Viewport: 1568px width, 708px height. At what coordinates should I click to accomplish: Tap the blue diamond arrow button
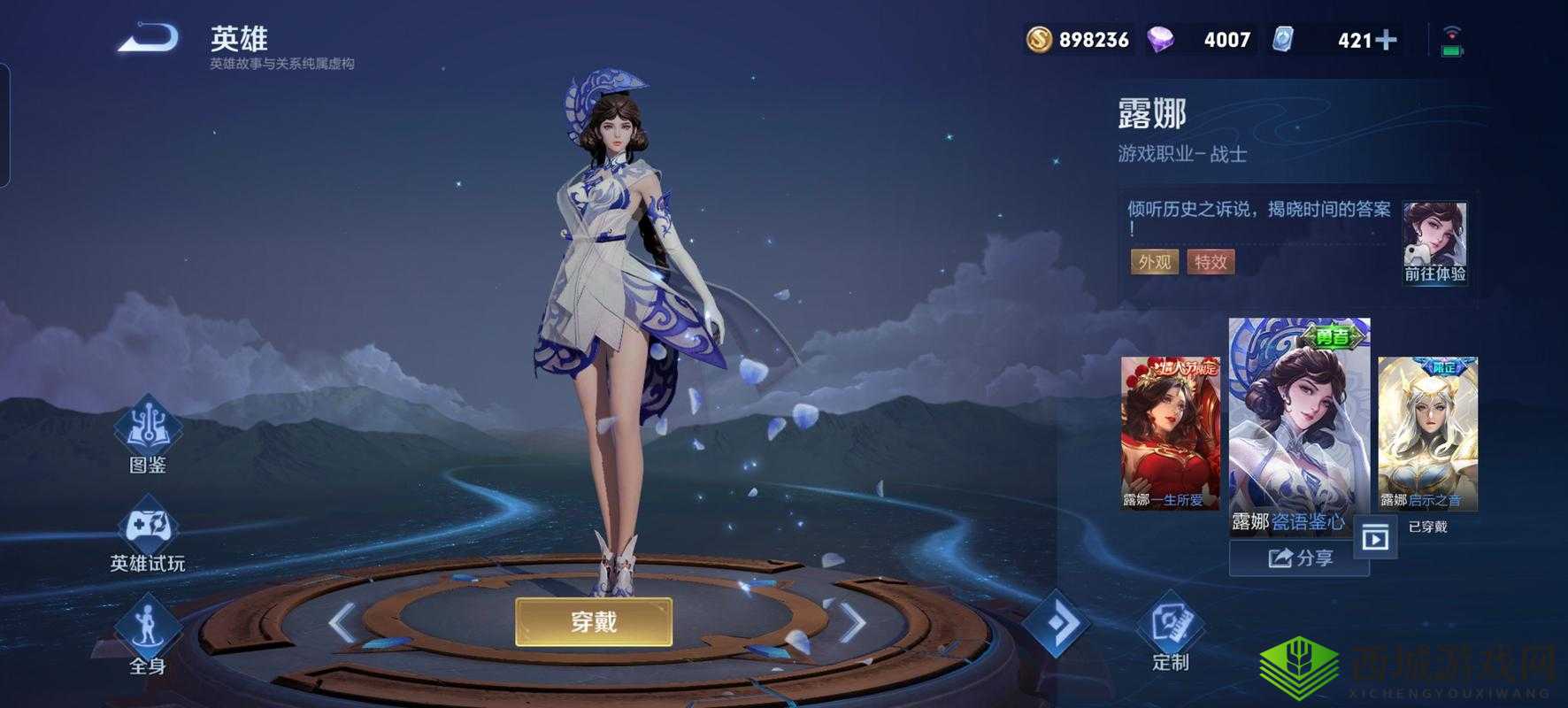click(x=1057, y=624)
